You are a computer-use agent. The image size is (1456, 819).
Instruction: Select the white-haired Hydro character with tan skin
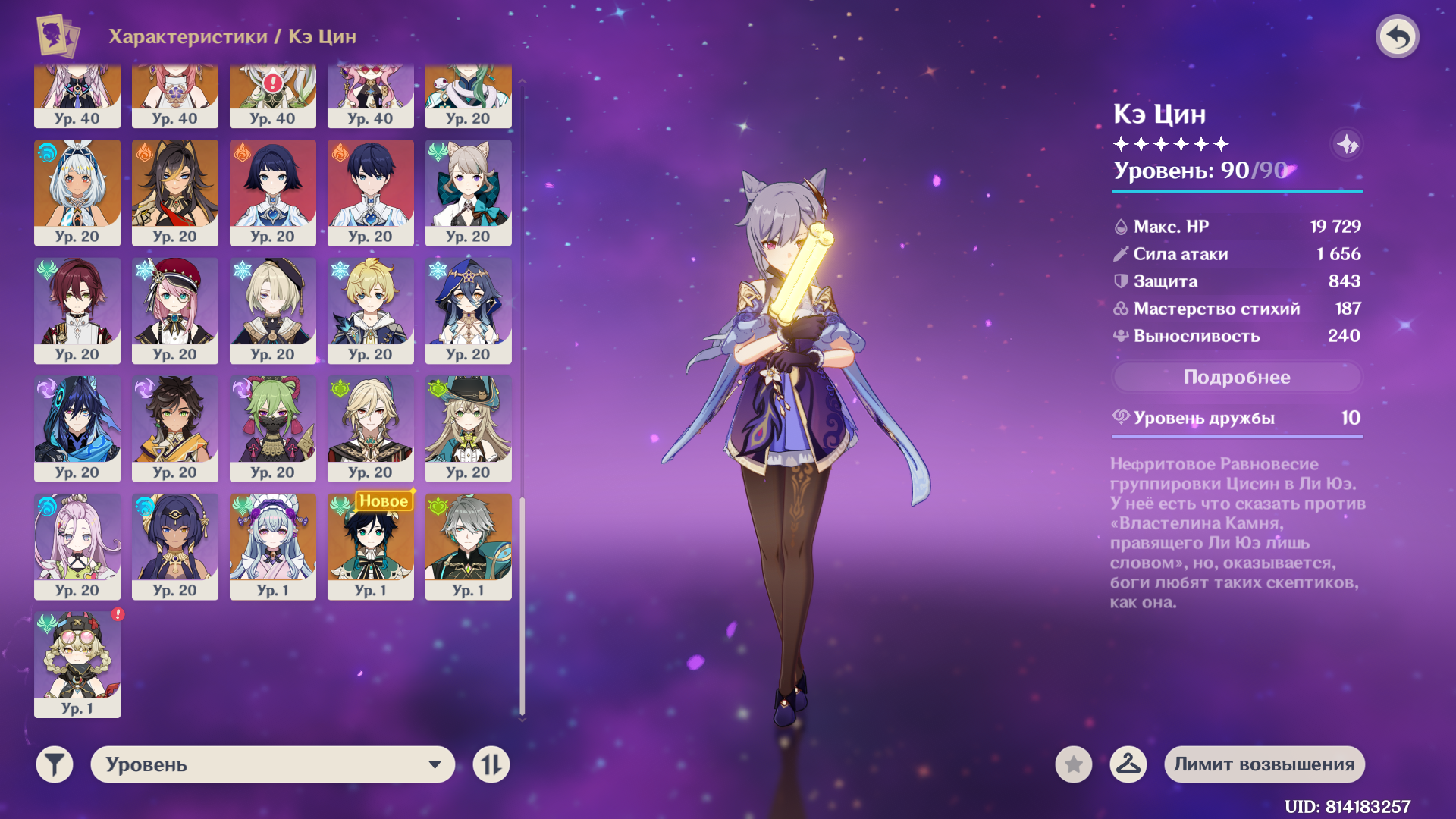[x=77, y=193]
